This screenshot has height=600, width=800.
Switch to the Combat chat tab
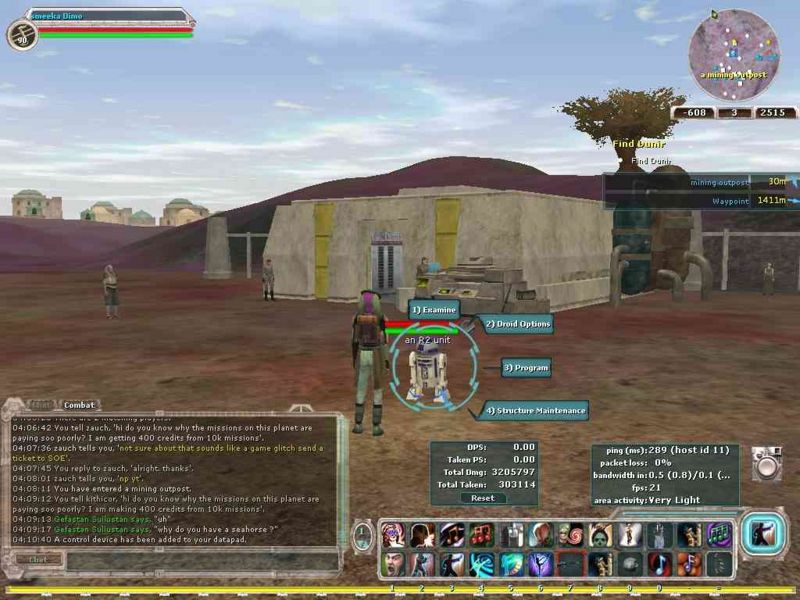(79, 405)
